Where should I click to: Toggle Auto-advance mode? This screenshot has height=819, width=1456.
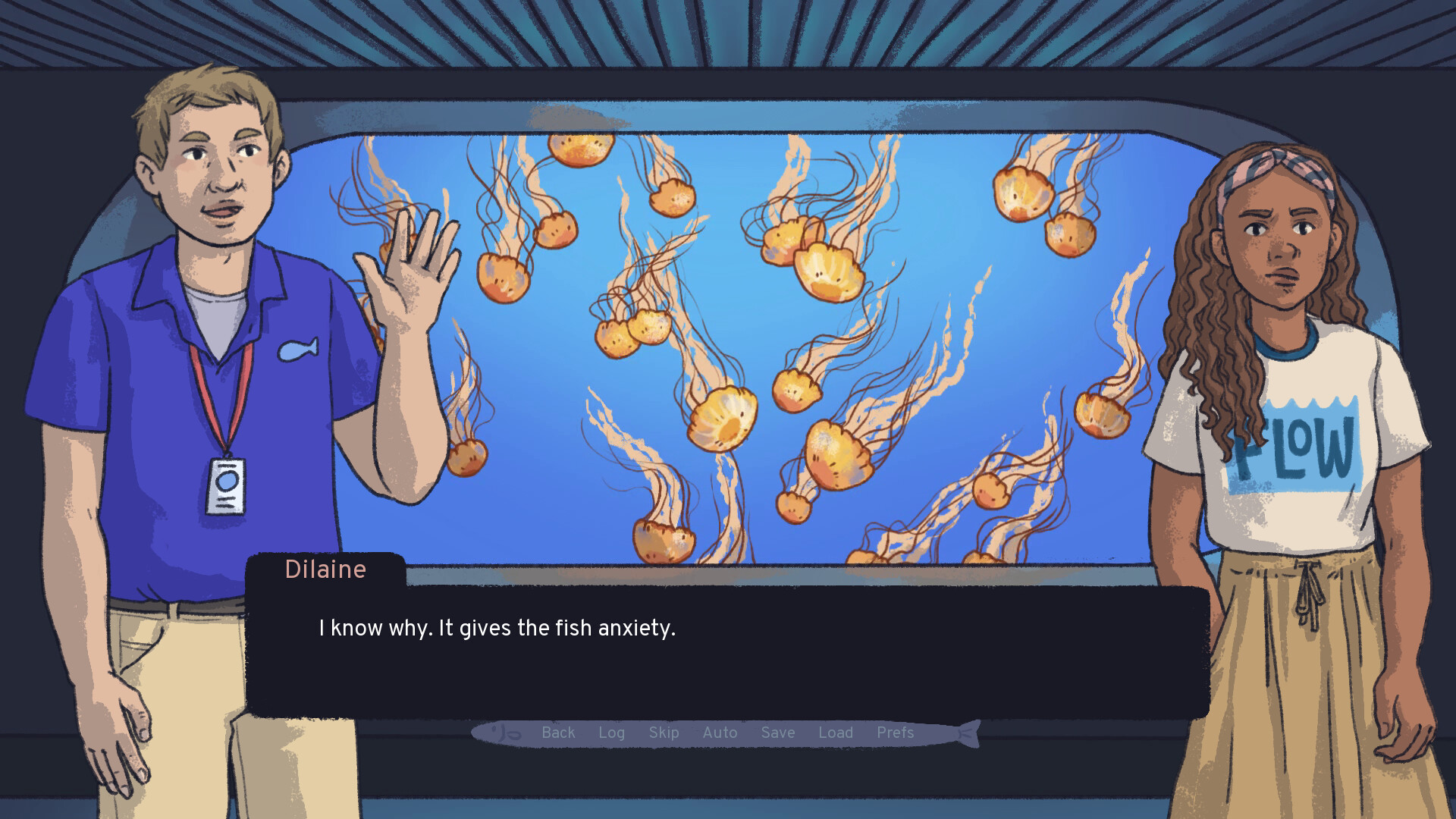(x=720, y=733)
